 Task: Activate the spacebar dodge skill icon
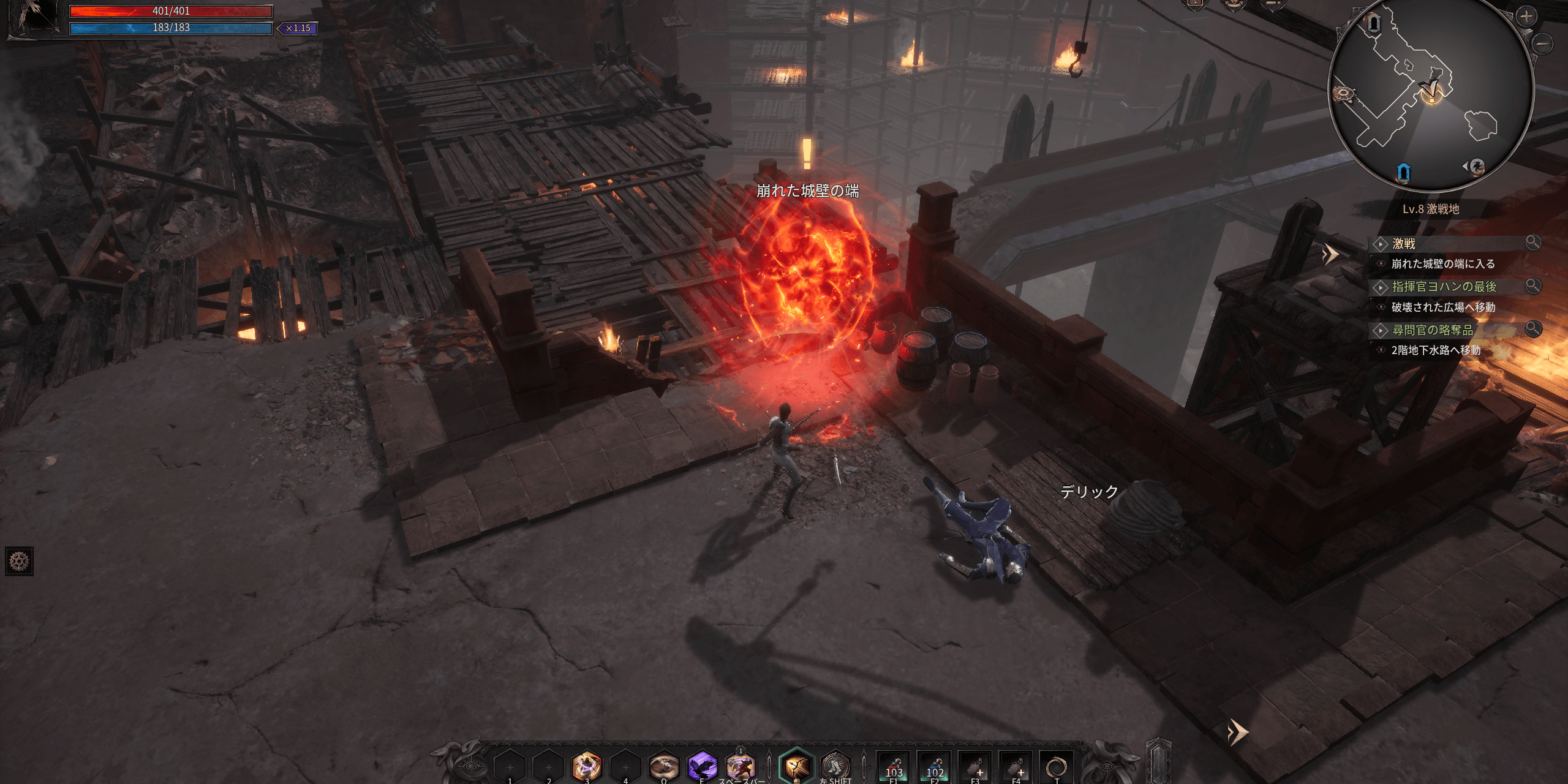(741, 766)
